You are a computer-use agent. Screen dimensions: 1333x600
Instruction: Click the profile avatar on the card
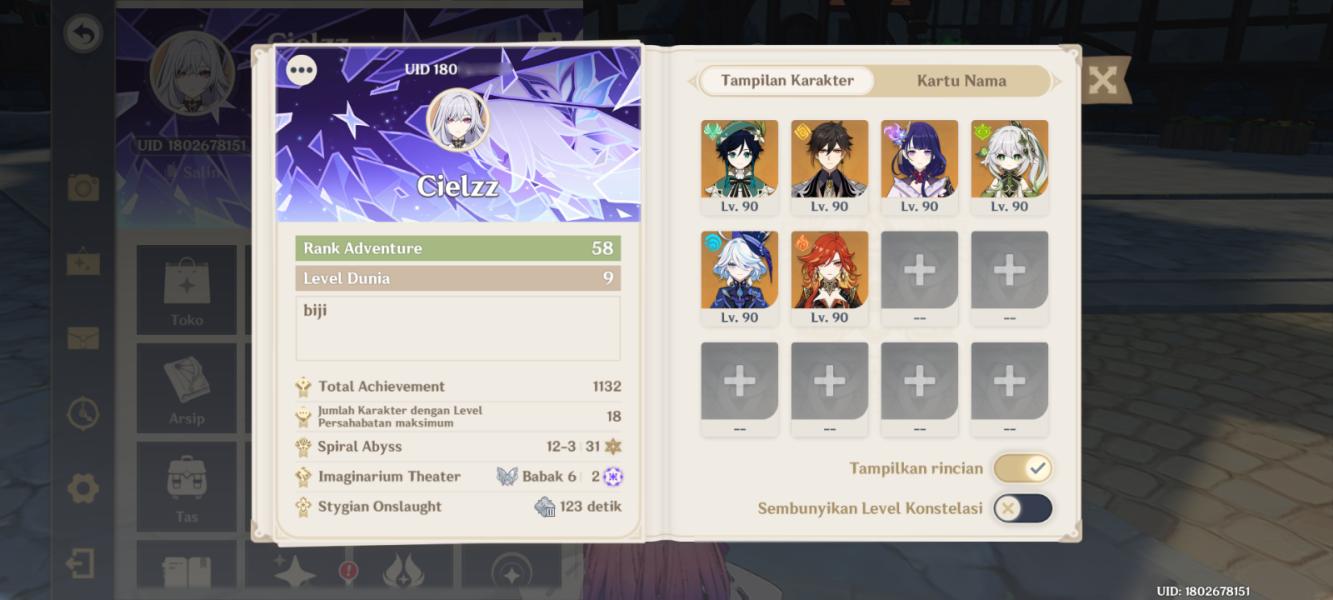[458, 119]
